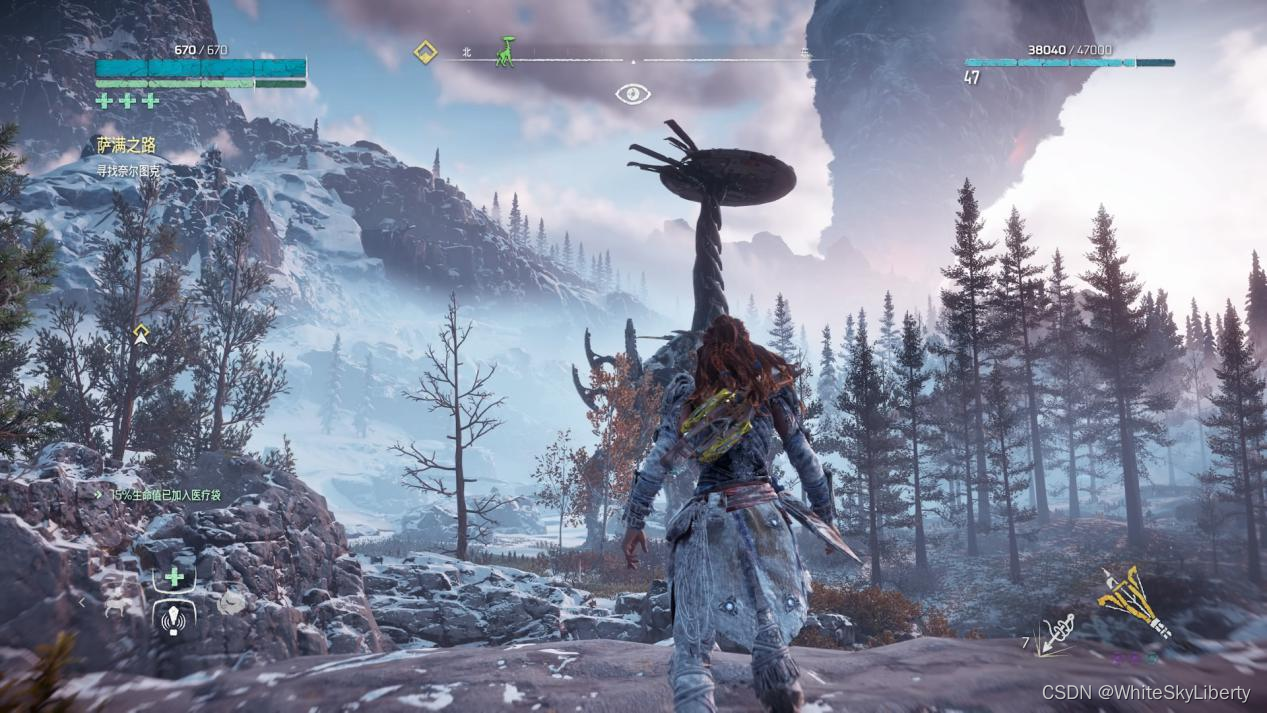
Task: Click the green Tallneck icon on the compass
Action: pos(507,52)
